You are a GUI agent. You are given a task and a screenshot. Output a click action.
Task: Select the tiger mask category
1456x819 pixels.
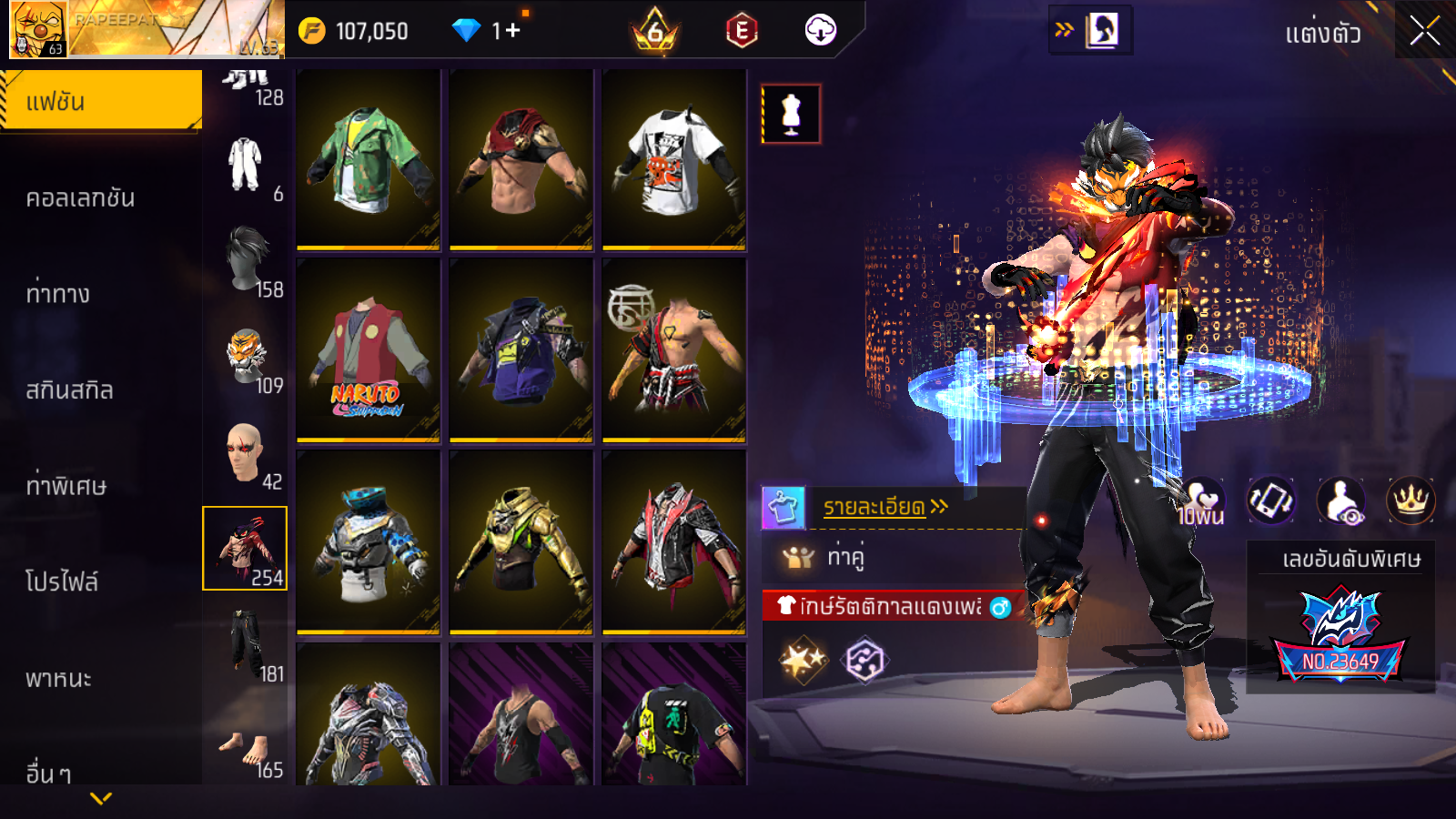248,358
